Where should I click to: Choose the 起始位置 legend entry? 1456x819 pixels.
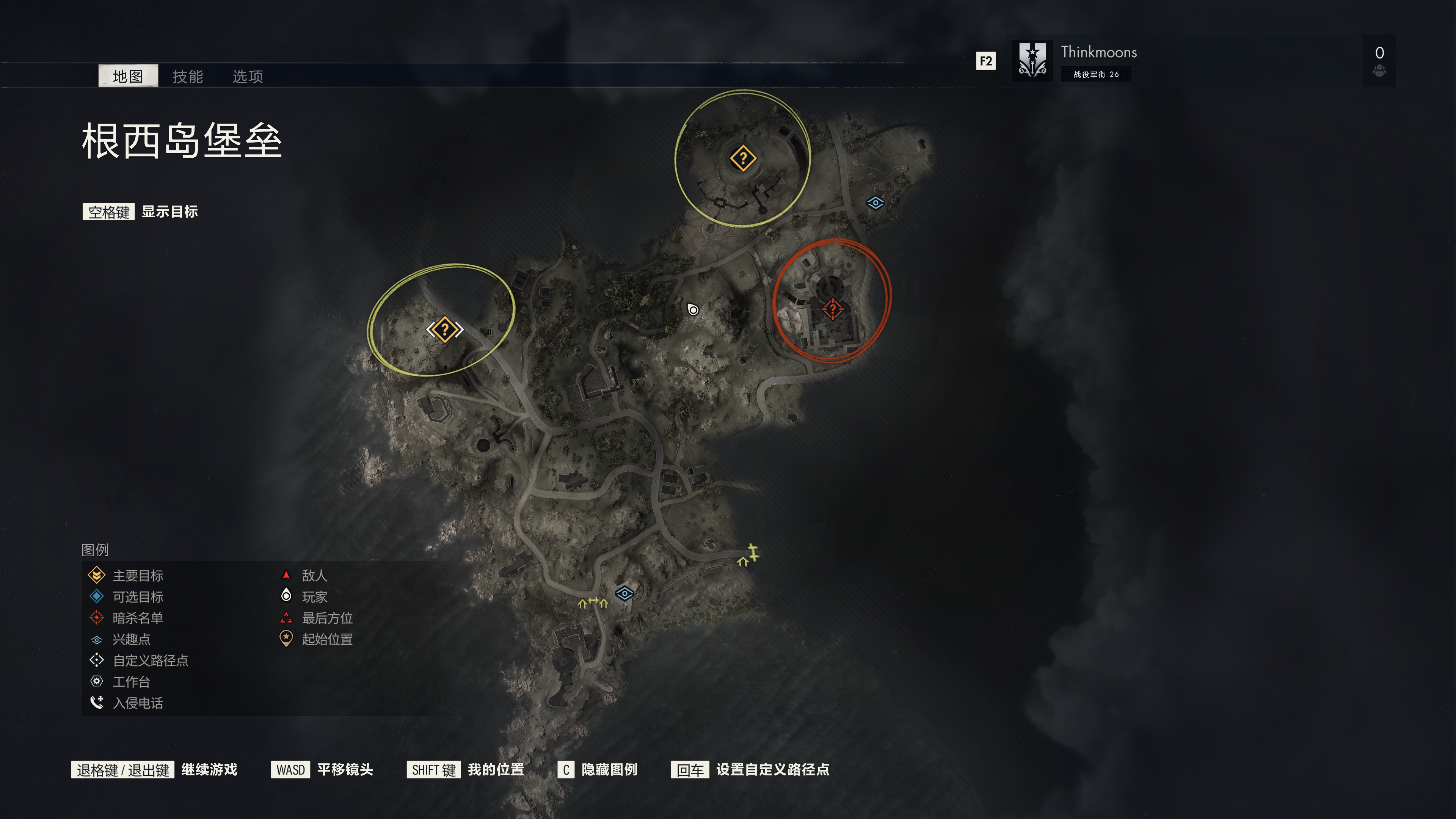click(x=327, y=639)
